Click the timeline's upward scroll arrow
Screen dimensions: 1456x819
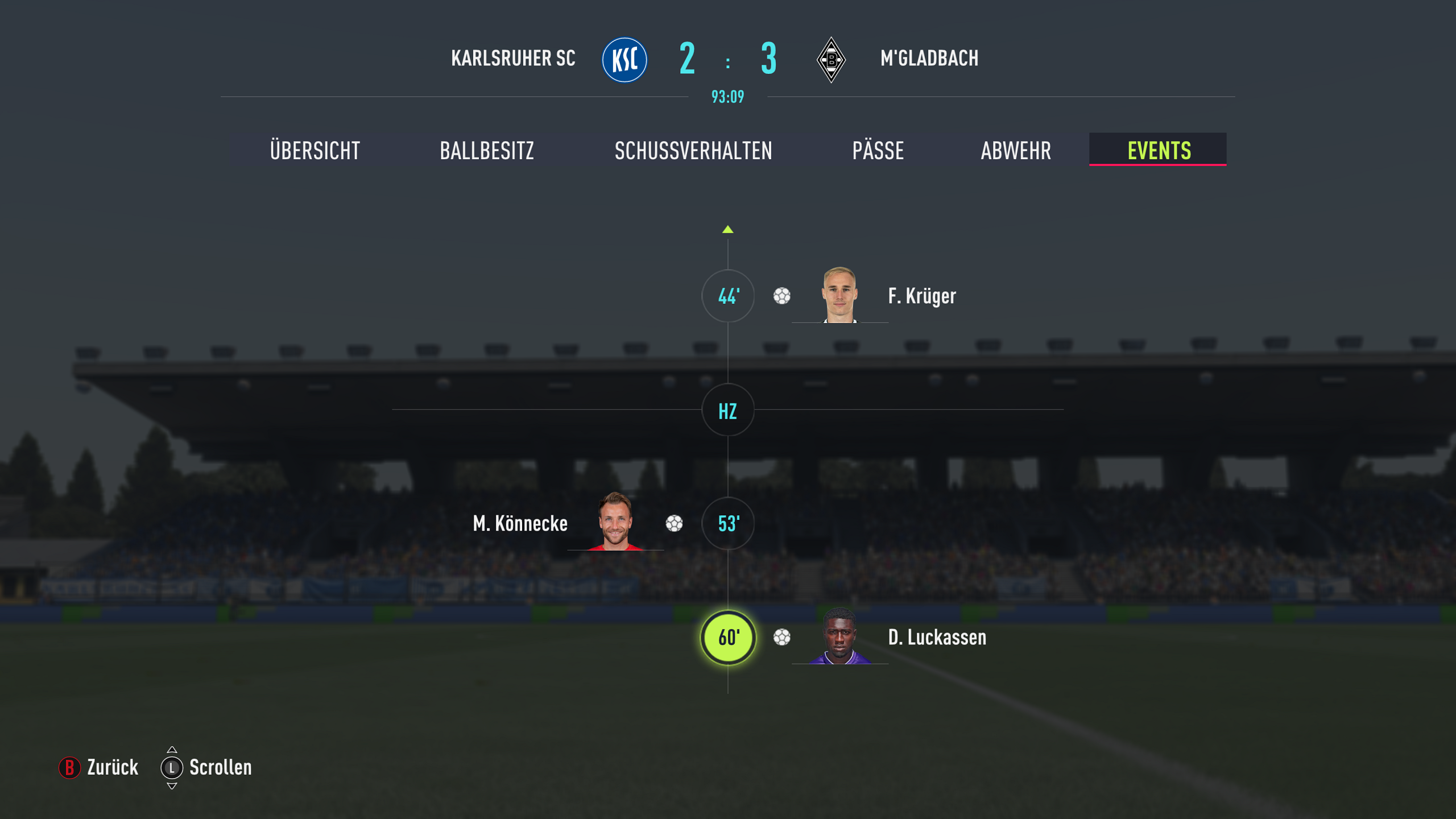728,230
